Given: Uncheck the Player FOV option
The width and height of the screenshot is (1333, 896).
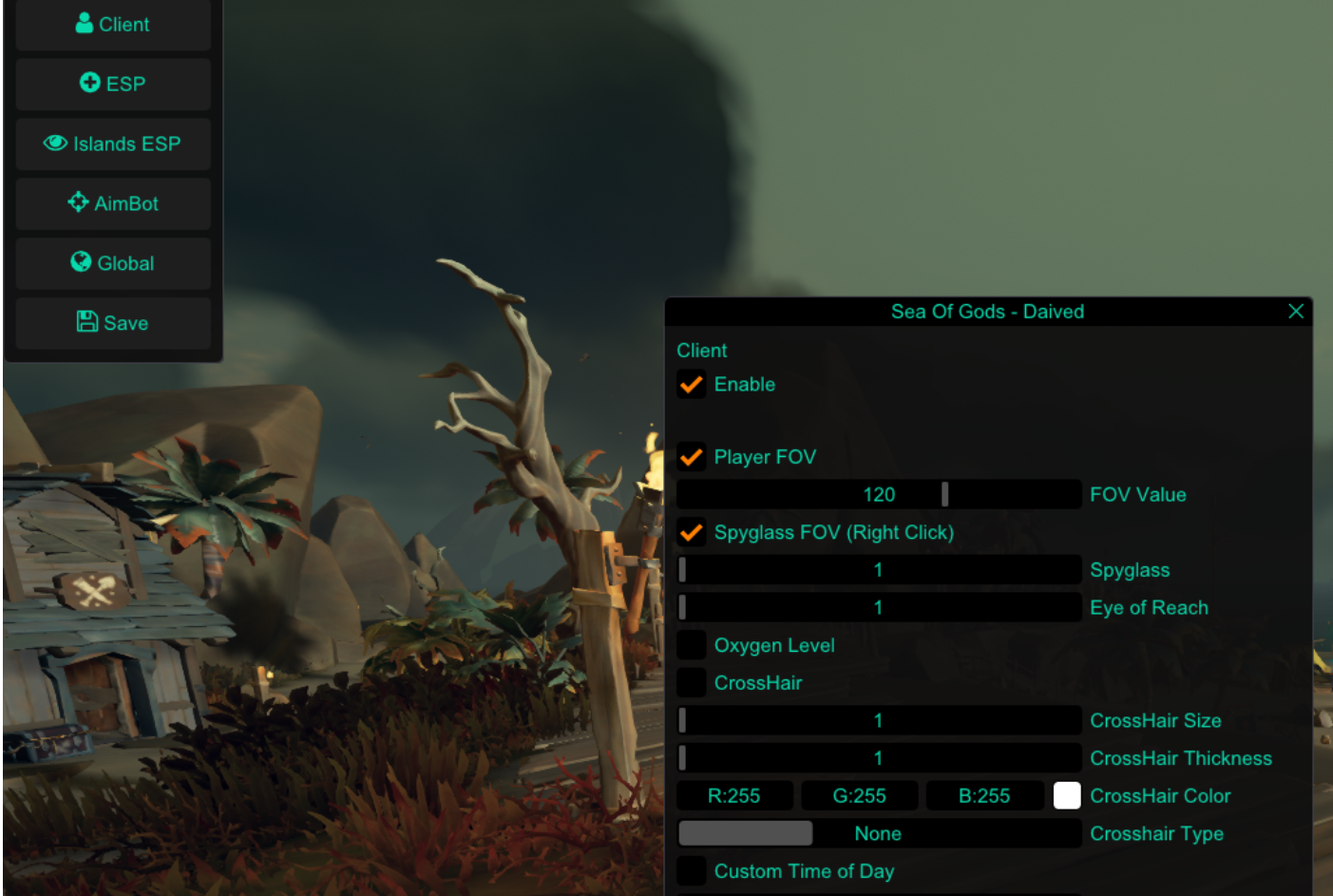Looking at the screenshot, I should (691, 457).
